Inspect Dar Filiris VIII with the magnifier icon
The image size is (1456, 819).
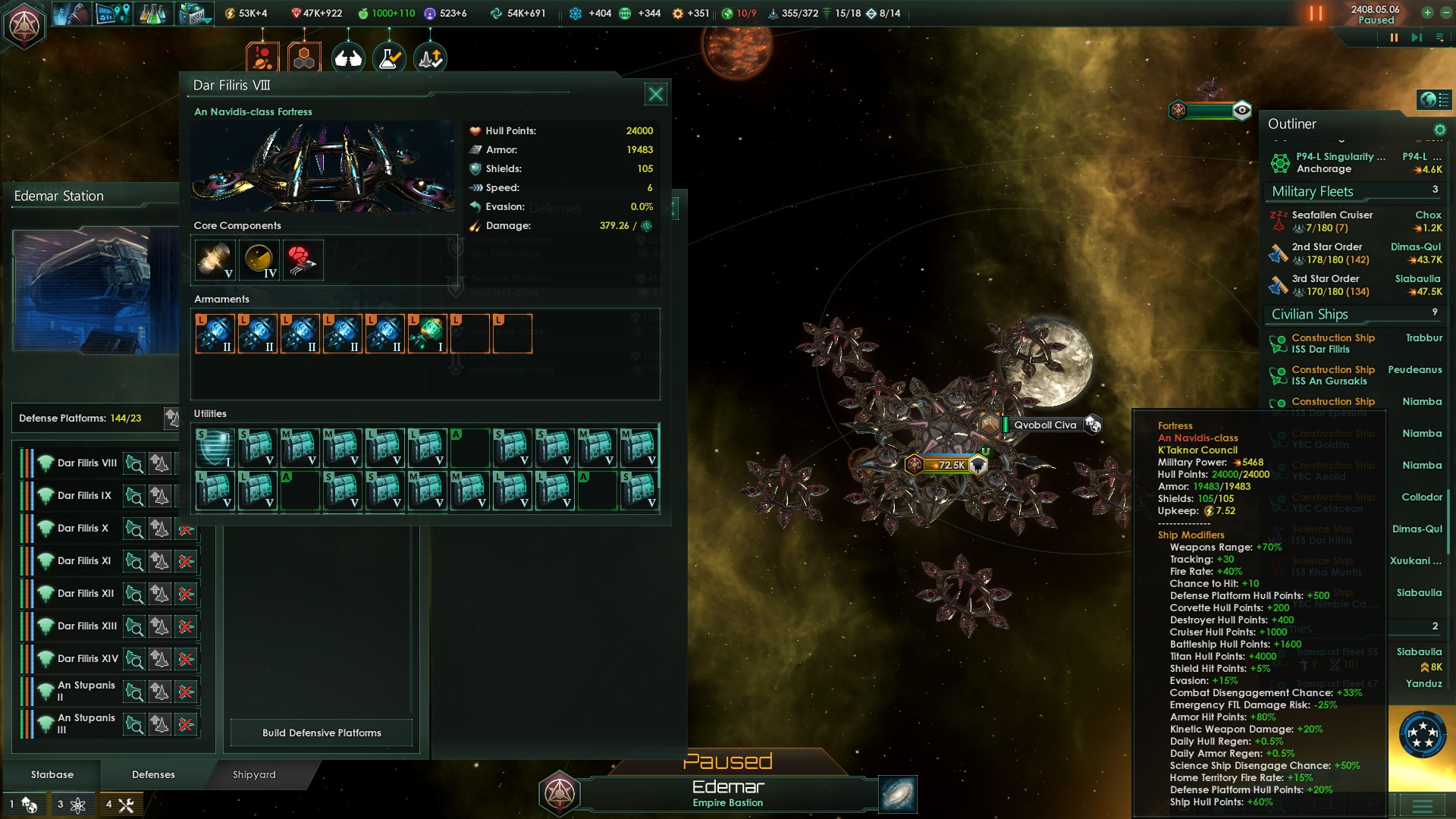point(135,463)
